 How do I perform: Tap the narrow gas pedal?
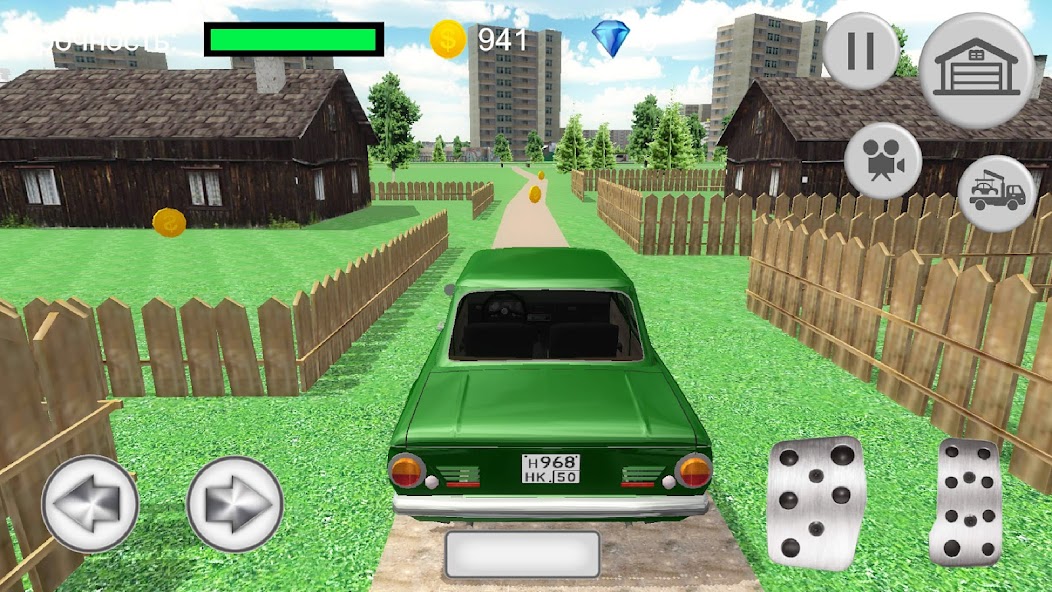pyautogui.click(x=965, y=502)
